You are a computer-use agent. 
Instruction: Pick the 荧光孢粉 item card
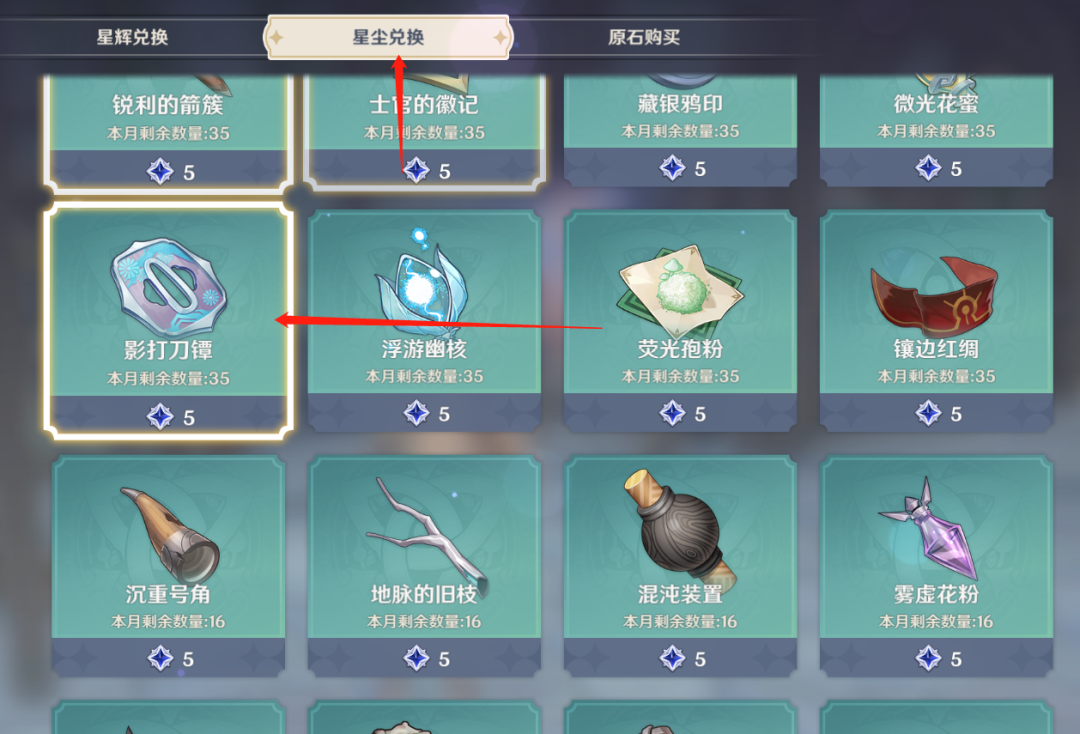pyautogui.click(x=680, y=318)
